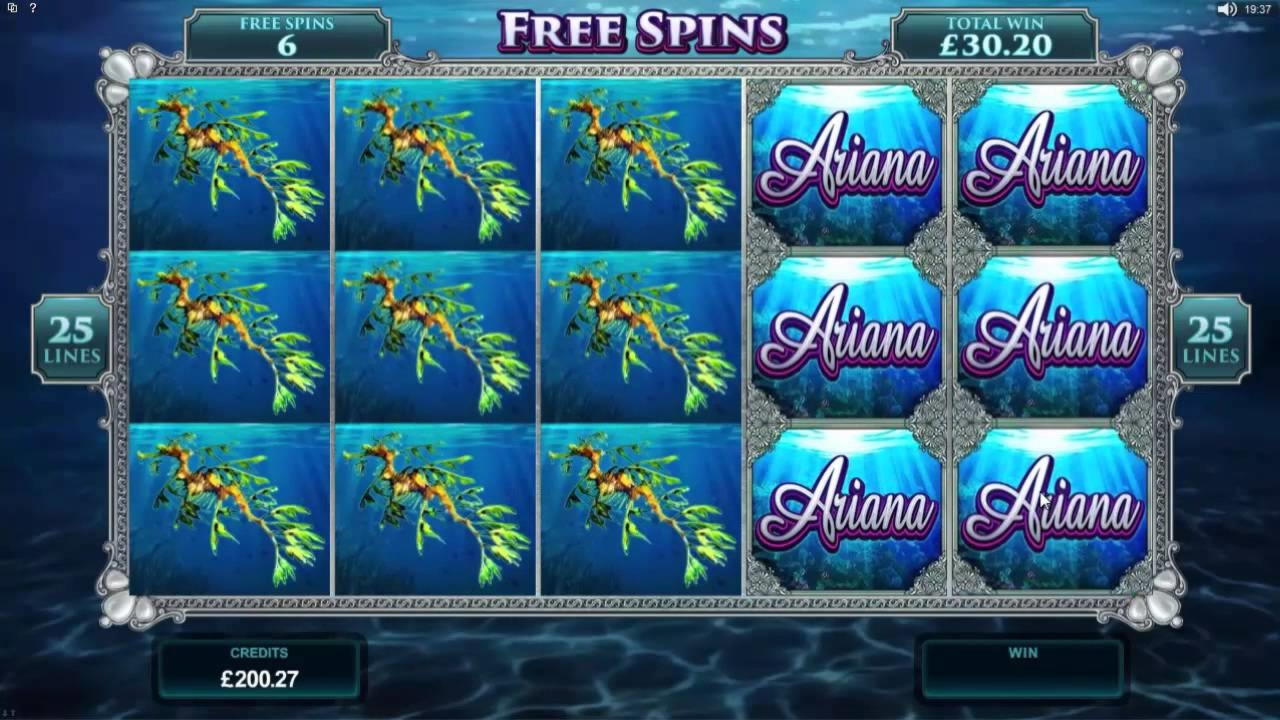Toggle the sound speaker icon
Screen dimensions: 1280x720
click(1227, 9)
